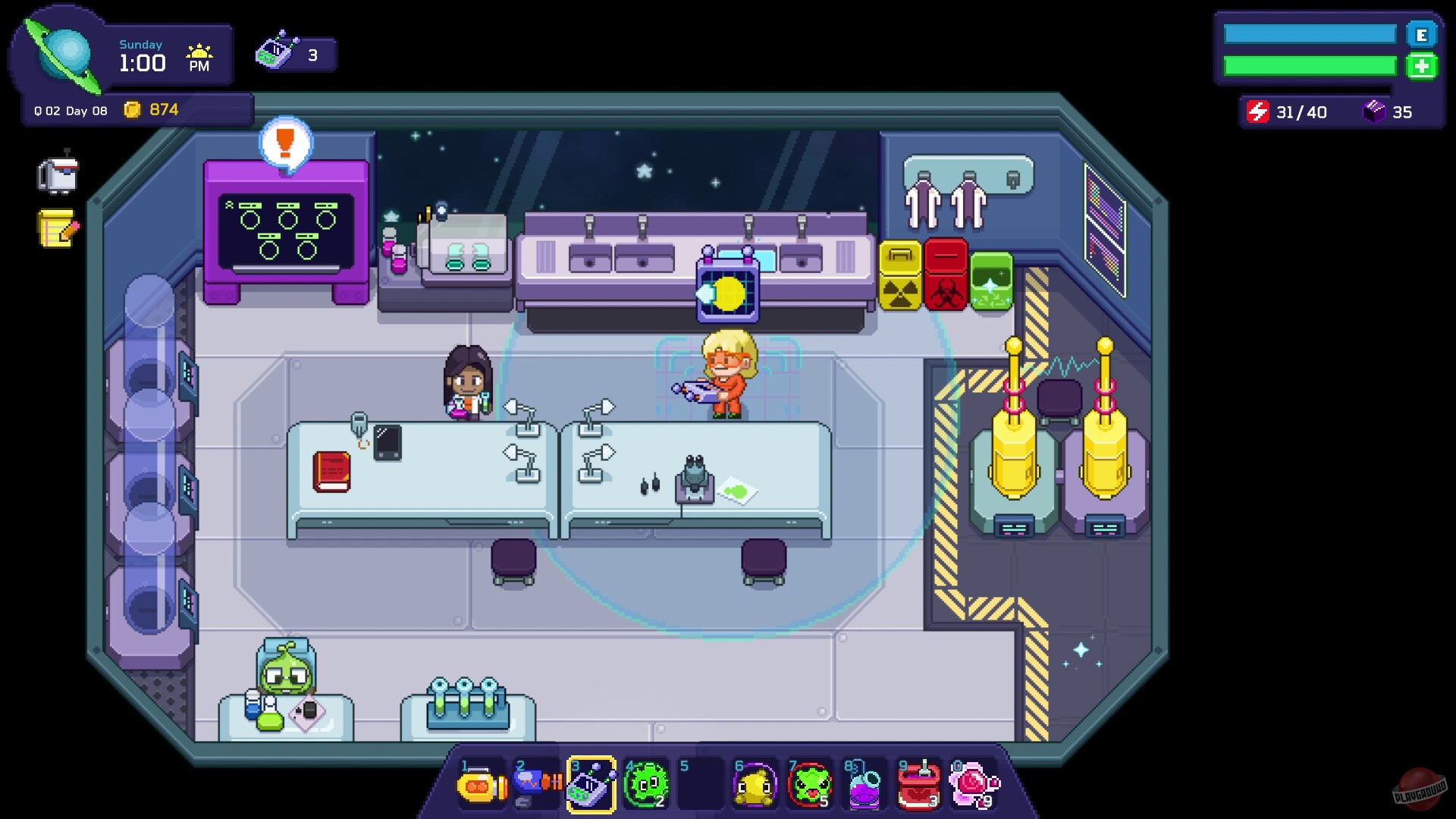Select the yellow blob creature in hotbar slot 6
Screen dimensions: 1456x819
pyautogui.click(x=755, y=786)
